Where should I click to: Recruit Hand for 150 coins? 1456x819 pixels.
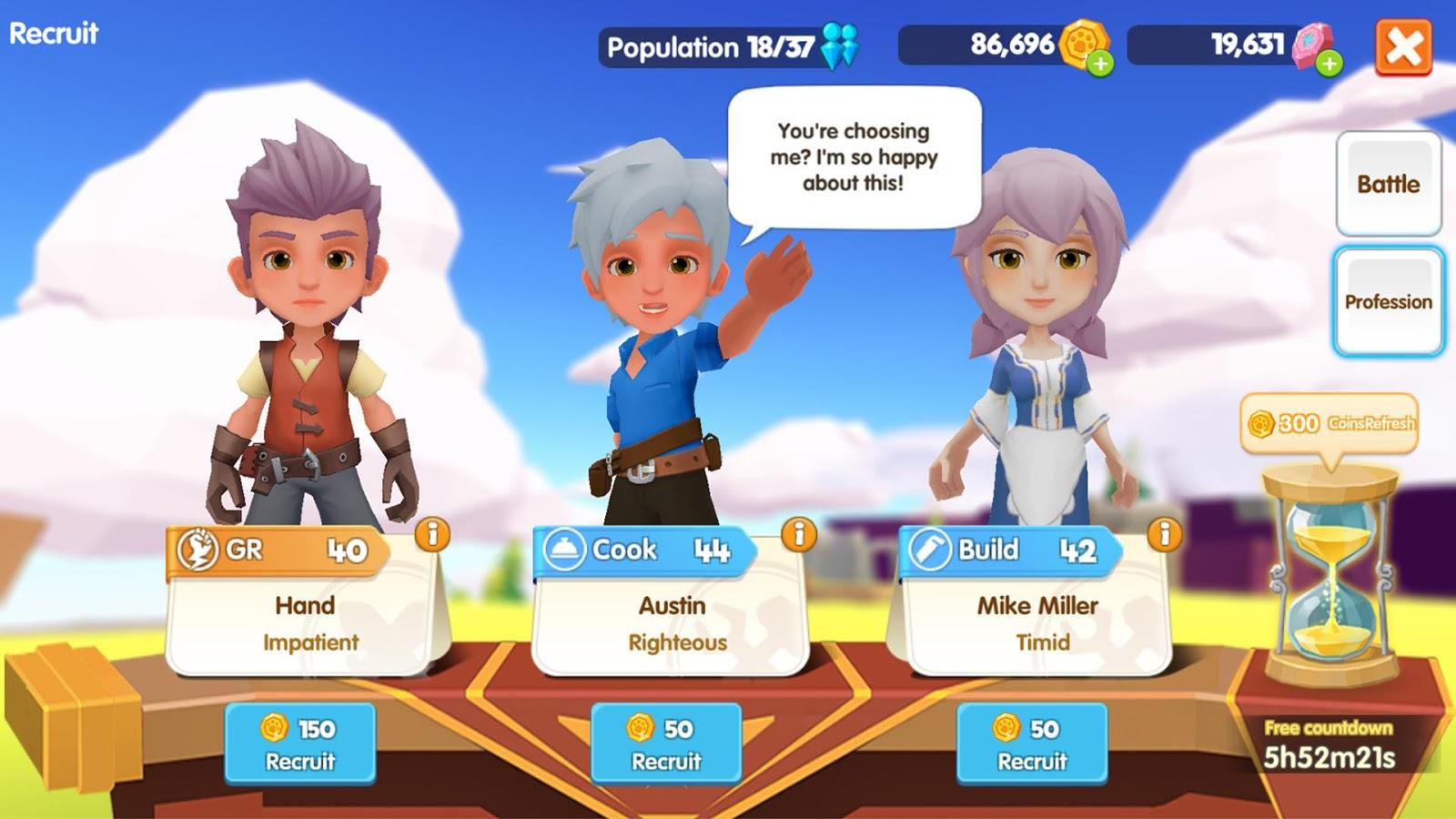[x=300, y=743]
